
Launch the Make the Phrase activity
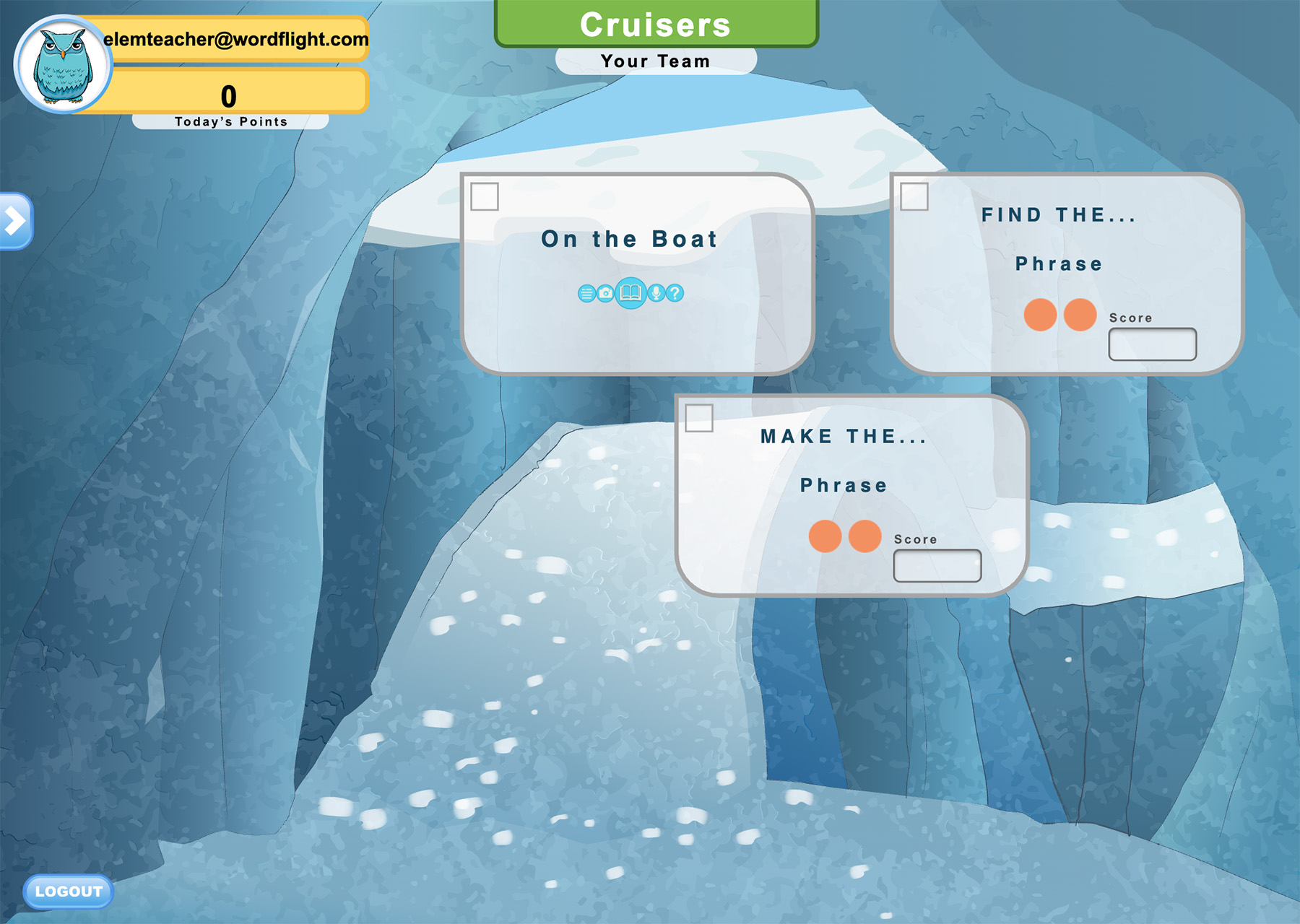coord(843,461)
